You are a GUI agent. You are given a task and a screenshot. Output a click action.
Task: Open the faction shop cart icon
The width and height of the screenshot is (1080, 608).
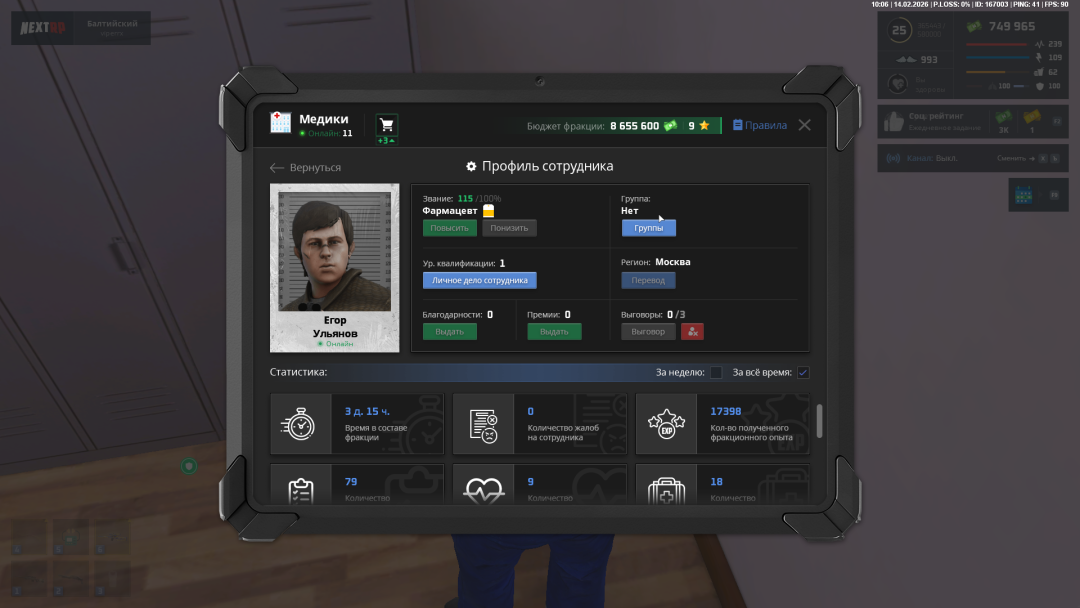pyautogui.click(x=387, y=125)
